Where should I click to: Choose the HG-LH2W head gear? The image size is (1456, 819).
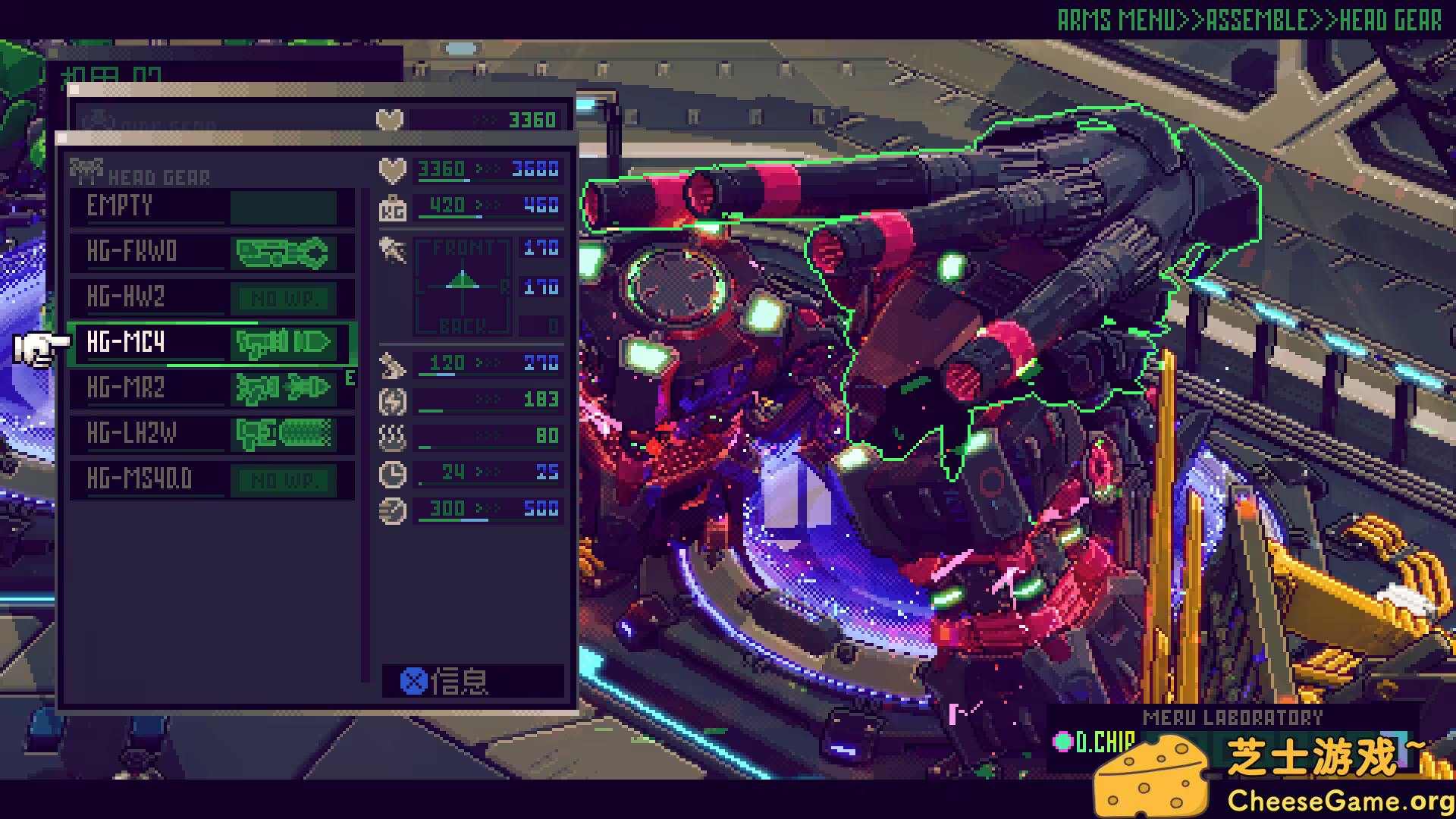211,435
